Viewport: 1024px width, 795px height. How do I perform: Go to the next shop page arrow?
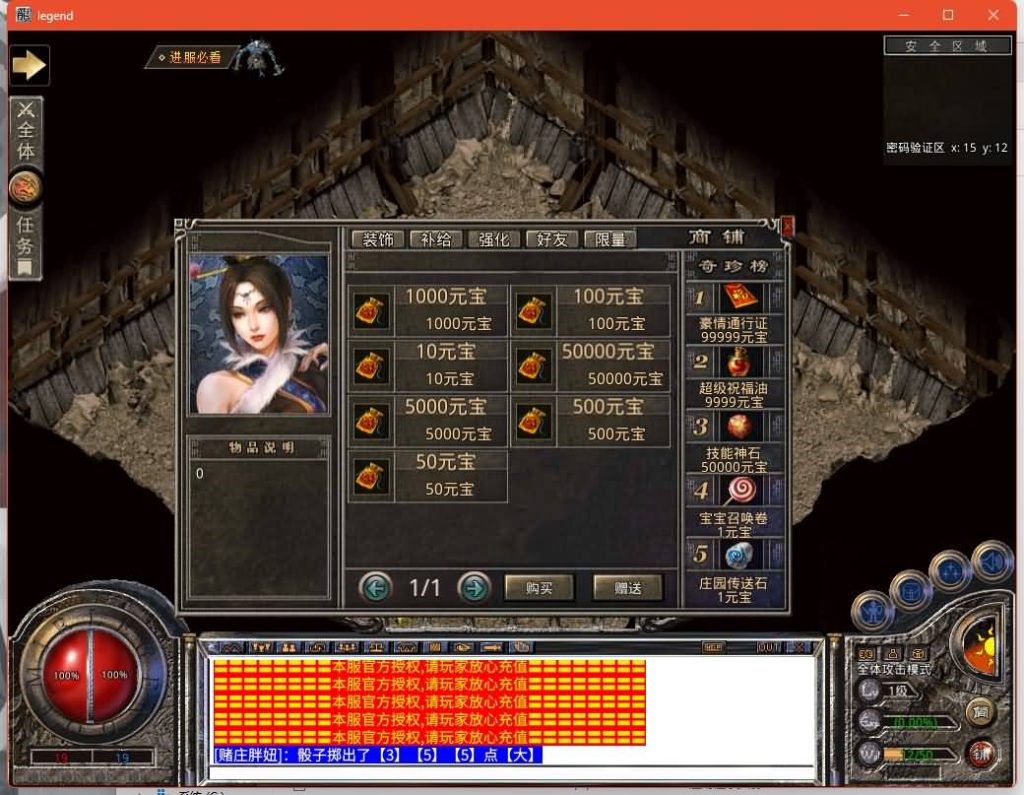pos(474,587)
